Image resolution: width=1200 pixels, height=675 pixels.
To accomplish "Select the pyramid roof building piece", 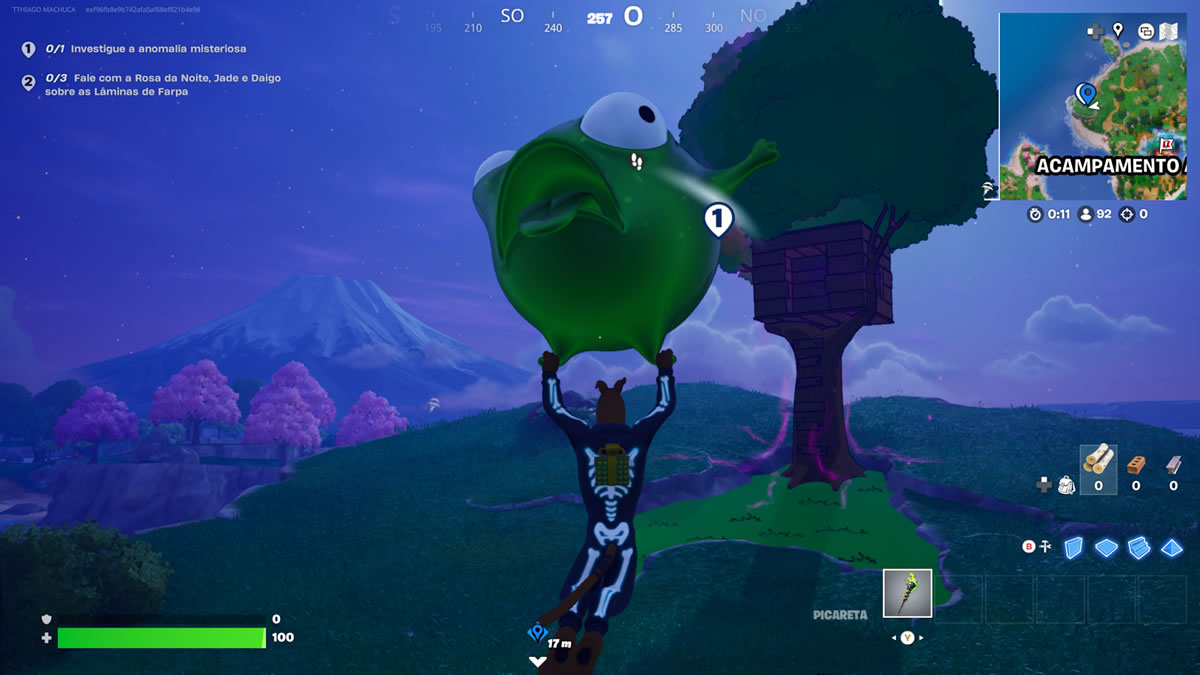I will [1172, 547].
